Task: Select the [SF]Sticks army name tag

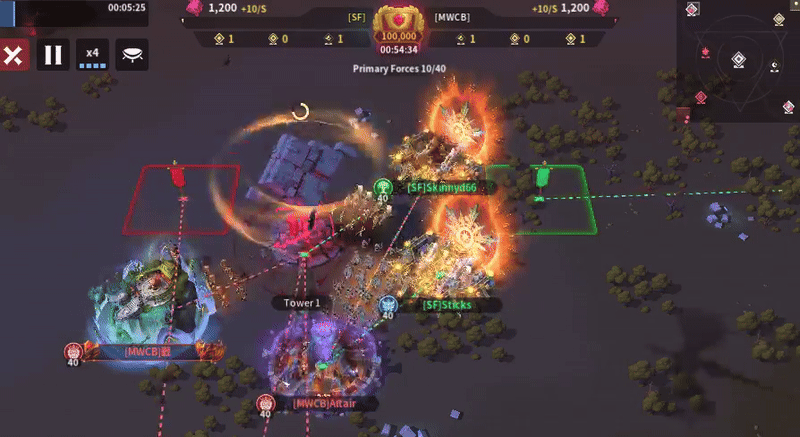Action: pyautogui.click(x=445, y=305)
